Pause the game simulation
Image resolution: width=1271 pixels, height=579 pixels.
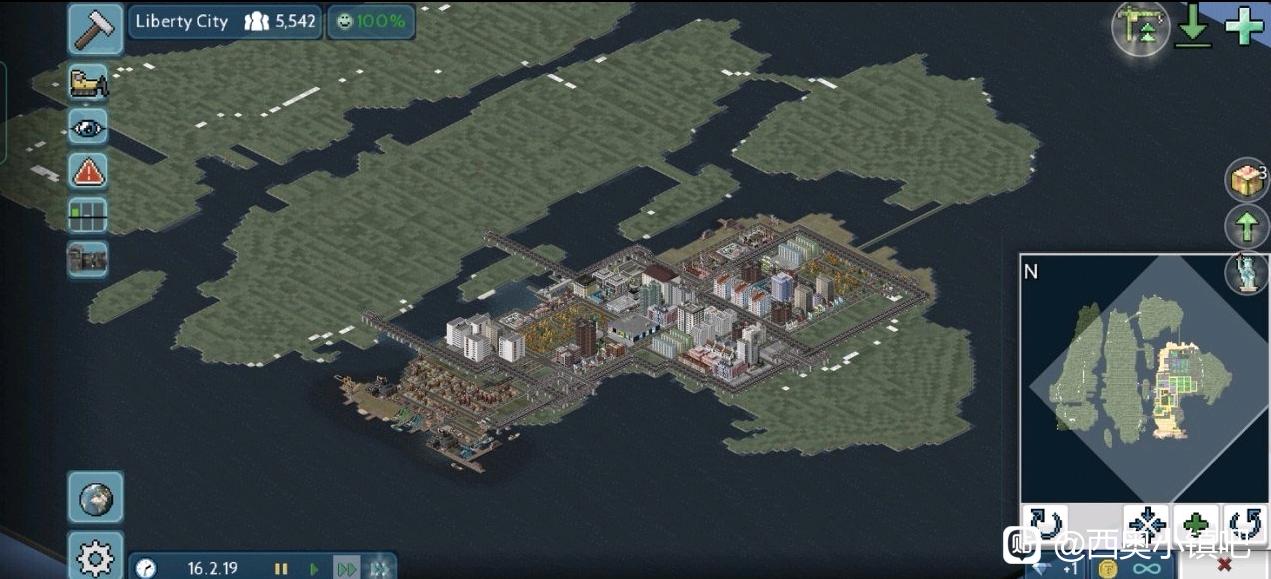[x=282, y=568]
